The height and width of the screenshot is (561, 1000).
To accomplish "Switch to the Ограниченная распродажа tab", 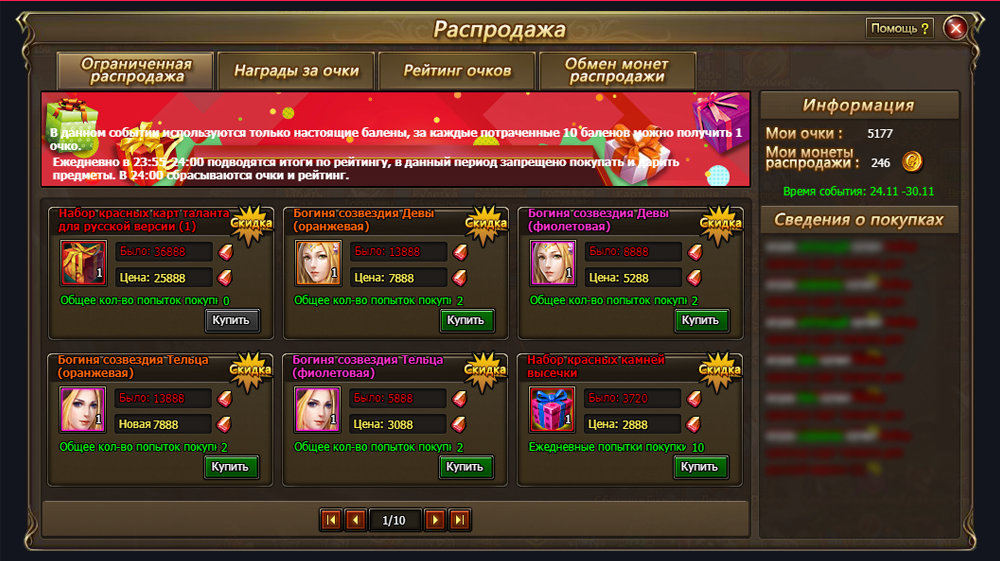I will (137, 70).
